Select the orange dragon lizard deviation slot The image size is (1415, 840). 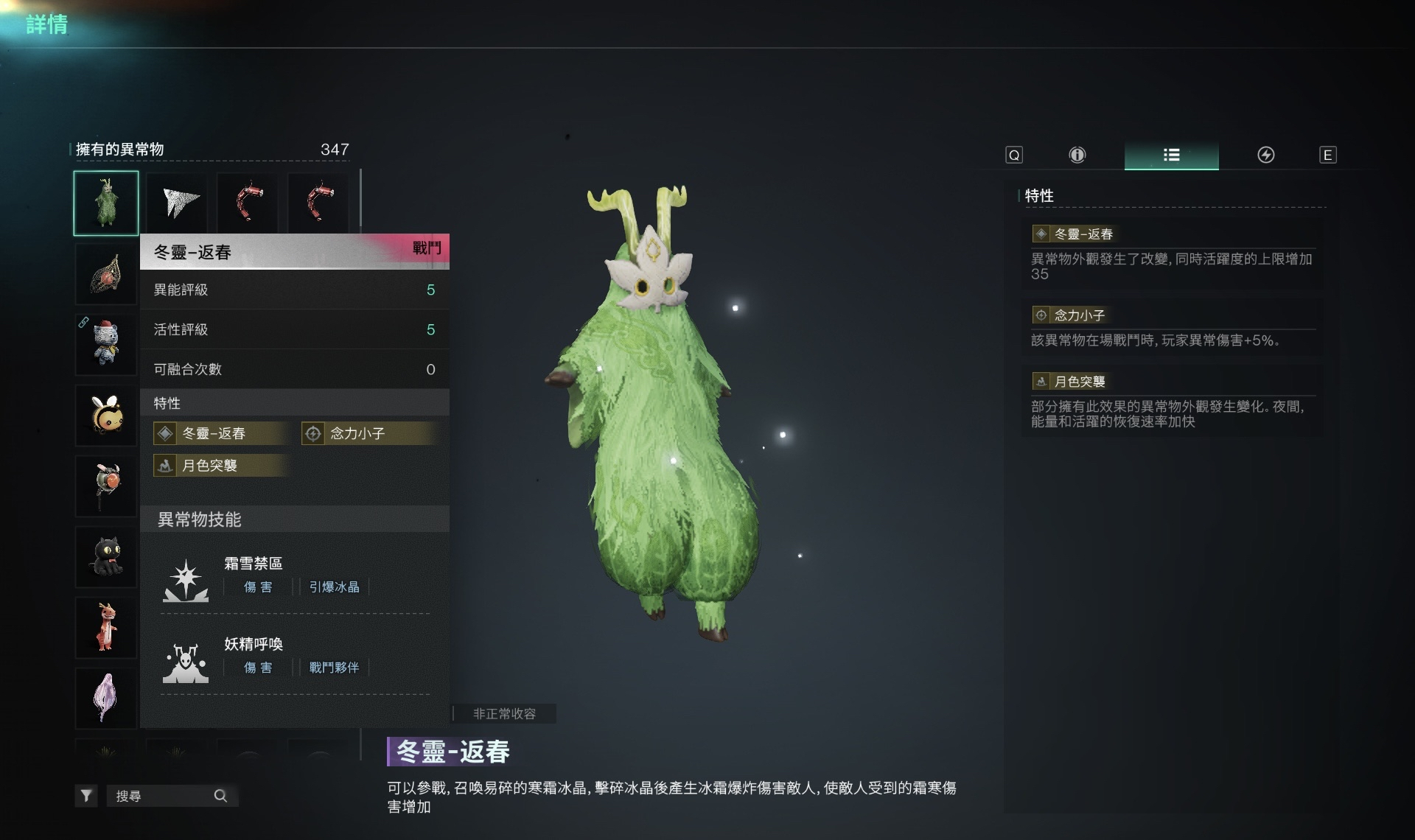tap(106, 627)
